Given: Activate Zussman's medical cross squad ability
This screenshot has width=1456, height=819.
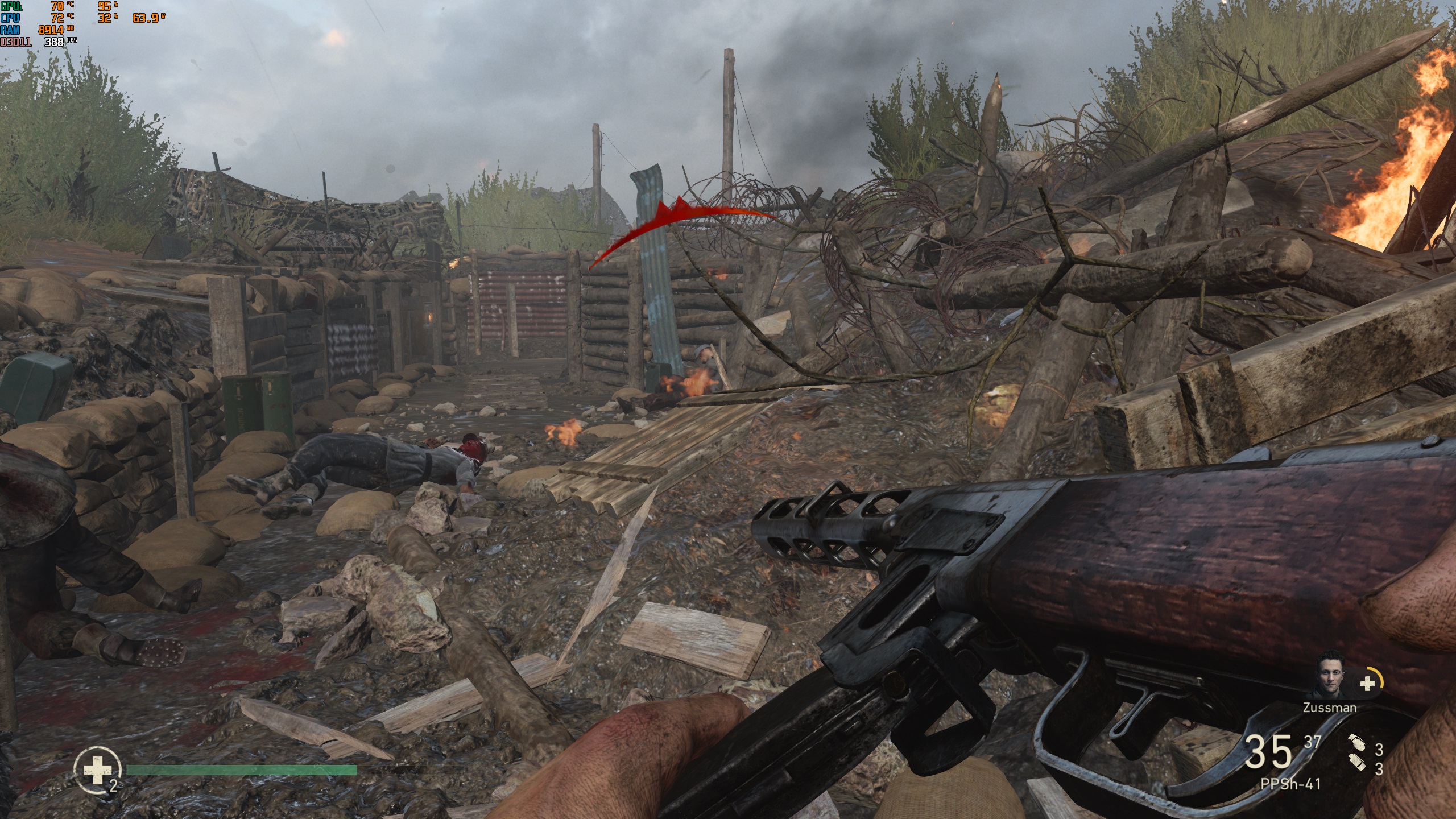Looking at the screenshot, I should point(1368,684).
